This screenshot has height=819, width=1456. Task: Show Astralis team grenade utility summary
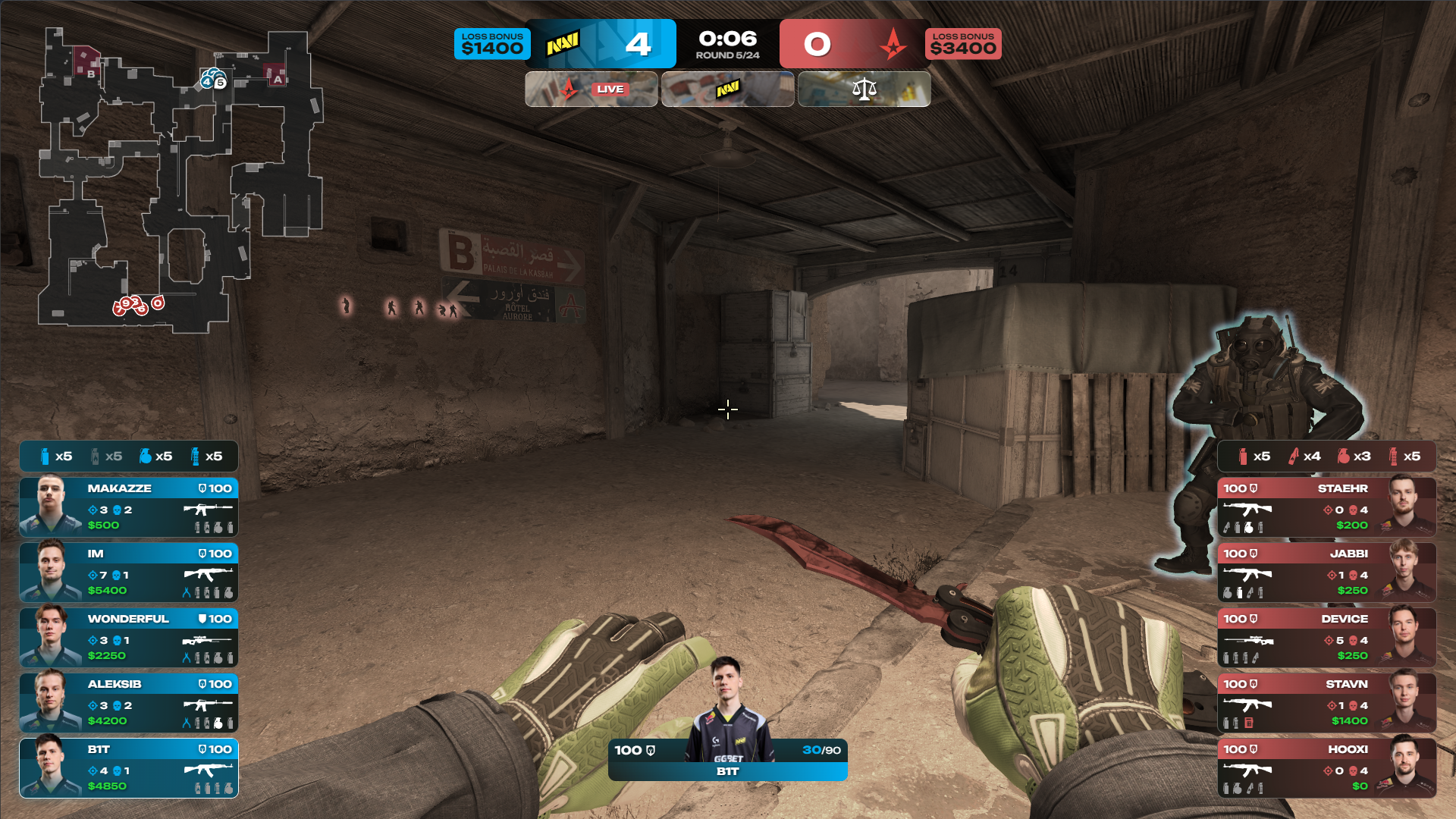pyautogui.click(x=1326, y=457)
